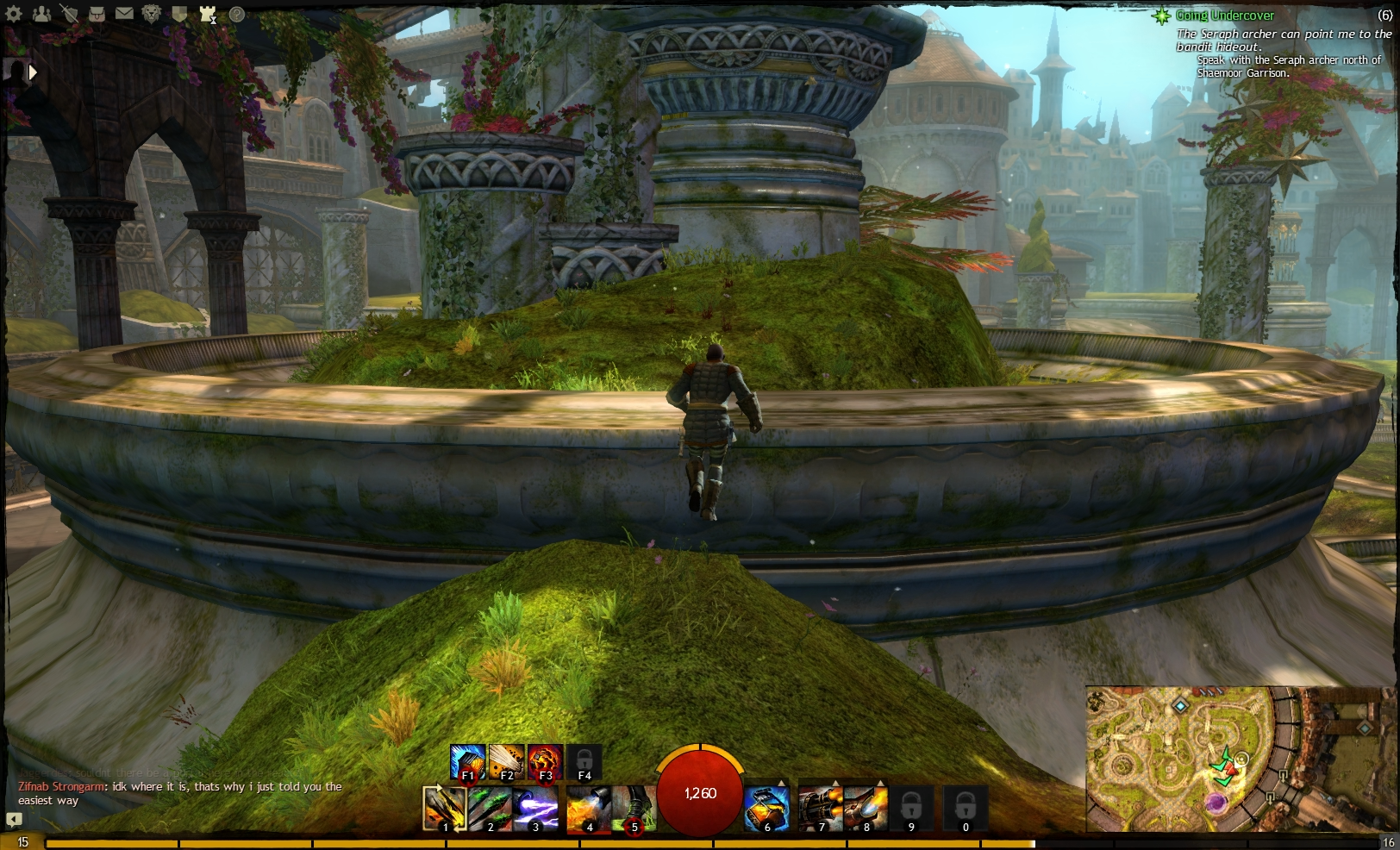Open the Guild panel shield icon
The width and height of the screenshot is (1400, 850).
[x=178, y=12]
